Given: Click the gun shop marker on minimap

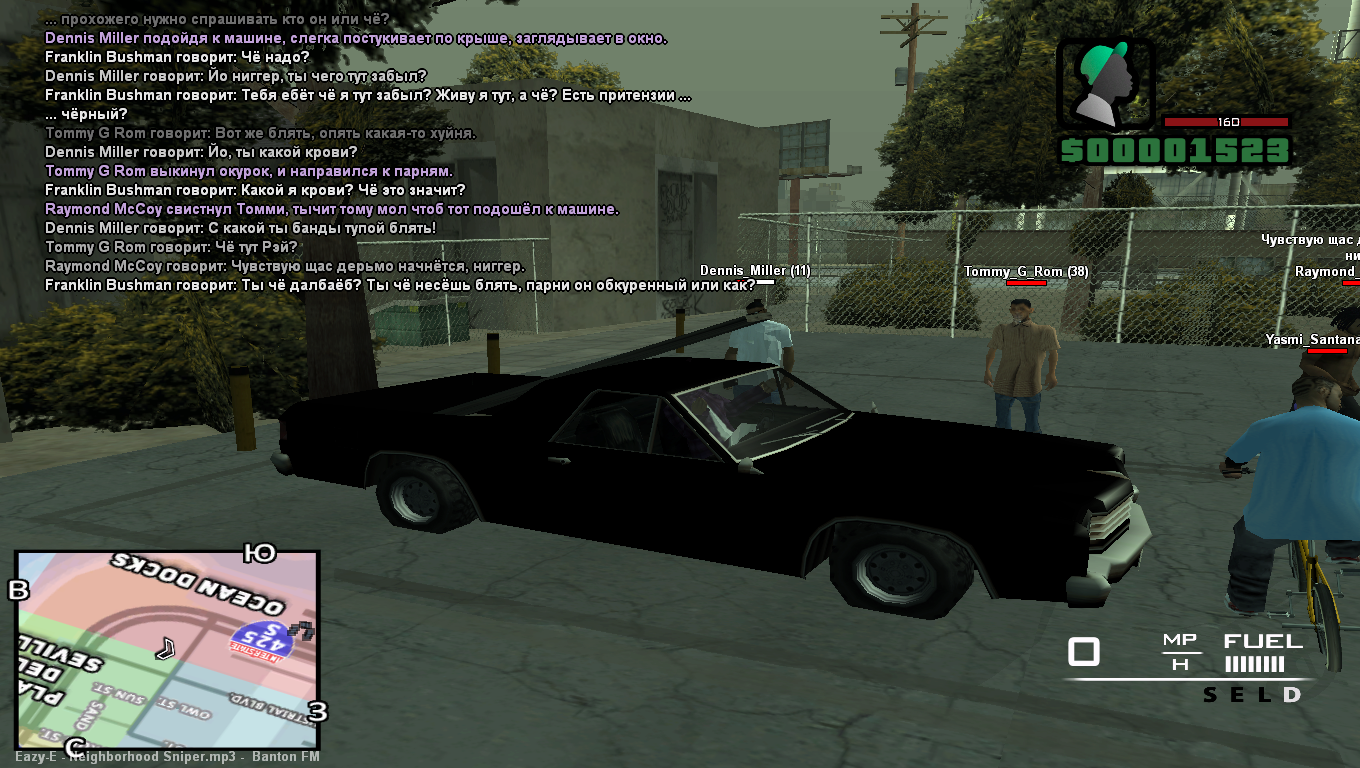Looking at the screenshot, I should pos(300,631).
